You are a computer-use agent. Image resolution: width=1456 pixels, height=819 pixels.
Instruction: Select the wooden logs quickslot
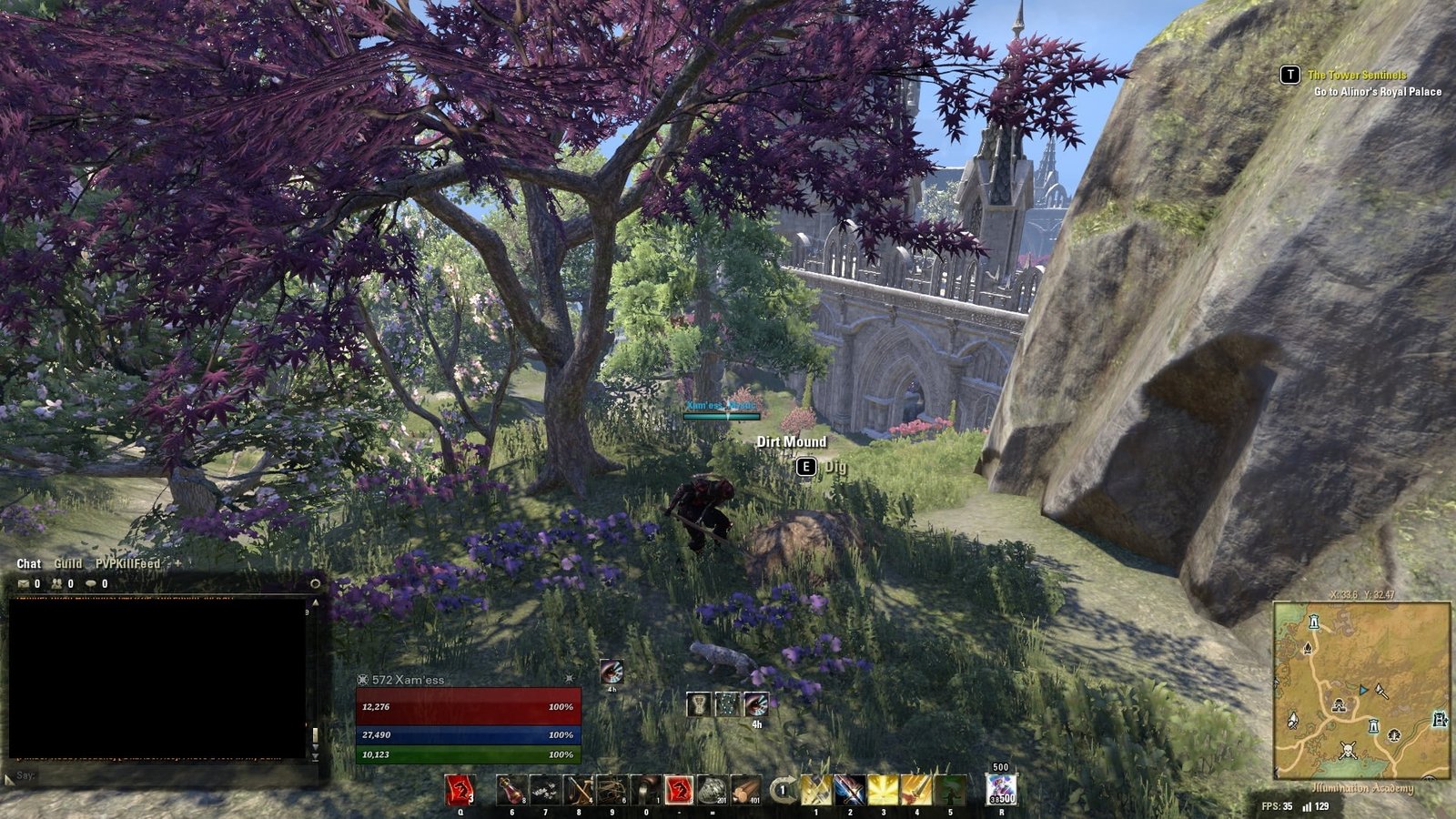click(x=746, y=790)
